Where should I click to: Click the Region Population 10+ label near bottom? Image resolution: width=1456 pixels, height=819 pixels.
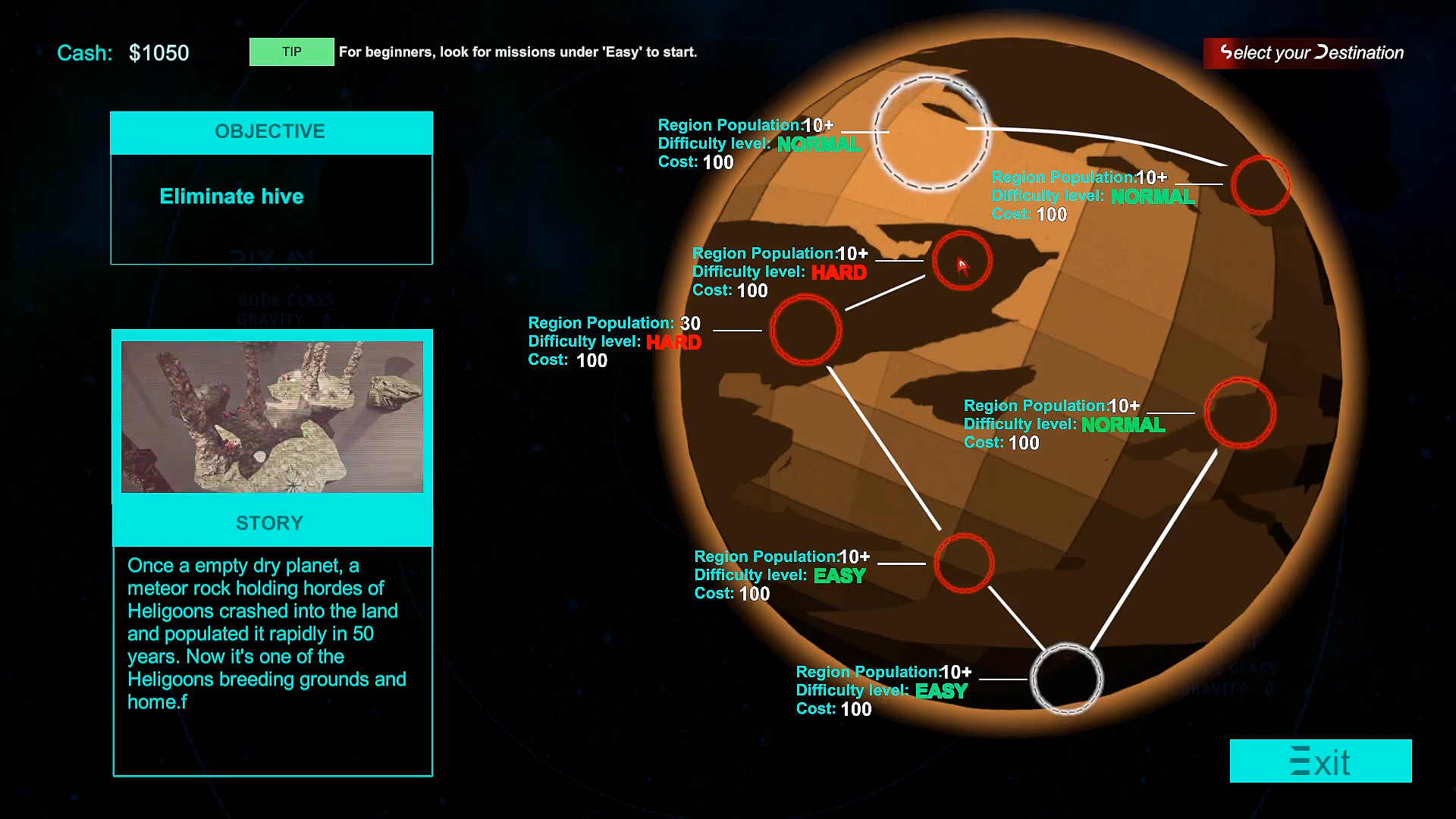(x=883, y=672)
